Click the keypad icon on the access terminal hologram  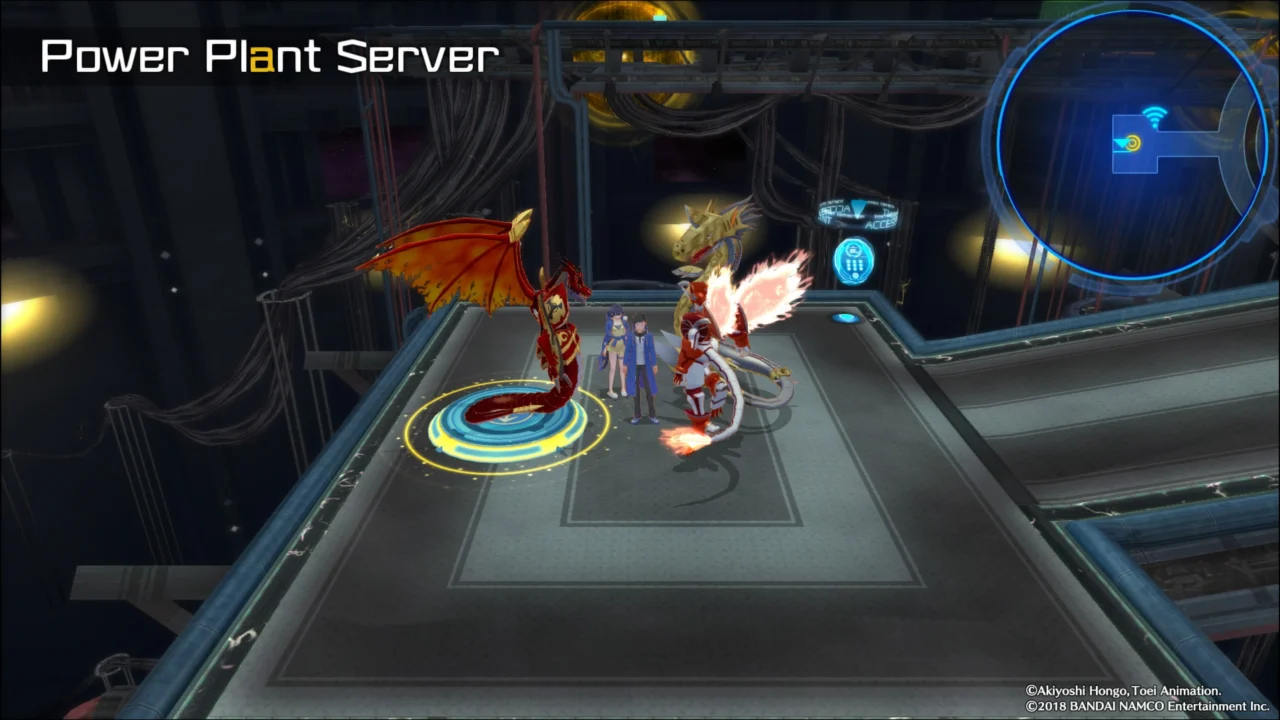[x=853, y=265]
